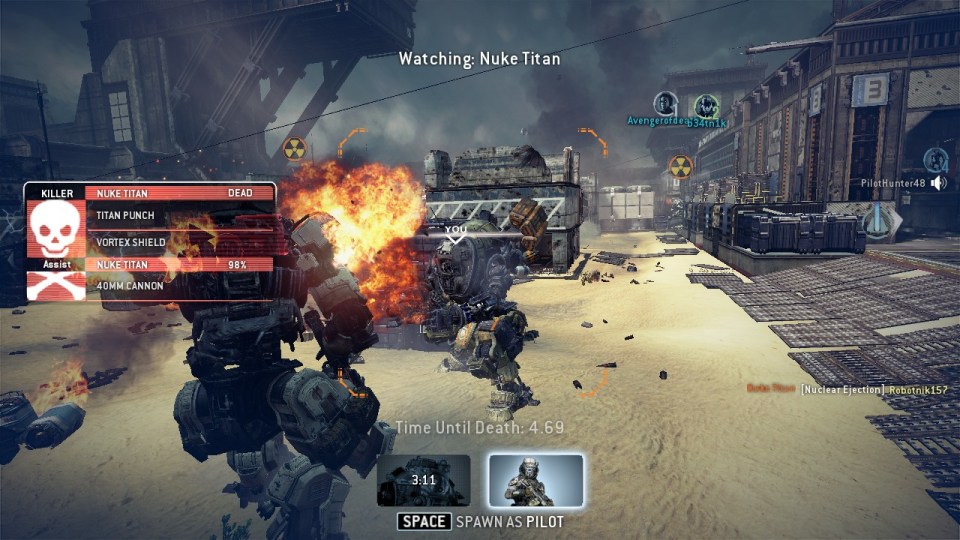Select the Titan Punch row in killer panel
The width and height of the screenshot is (960, 540).
[180, 214]
